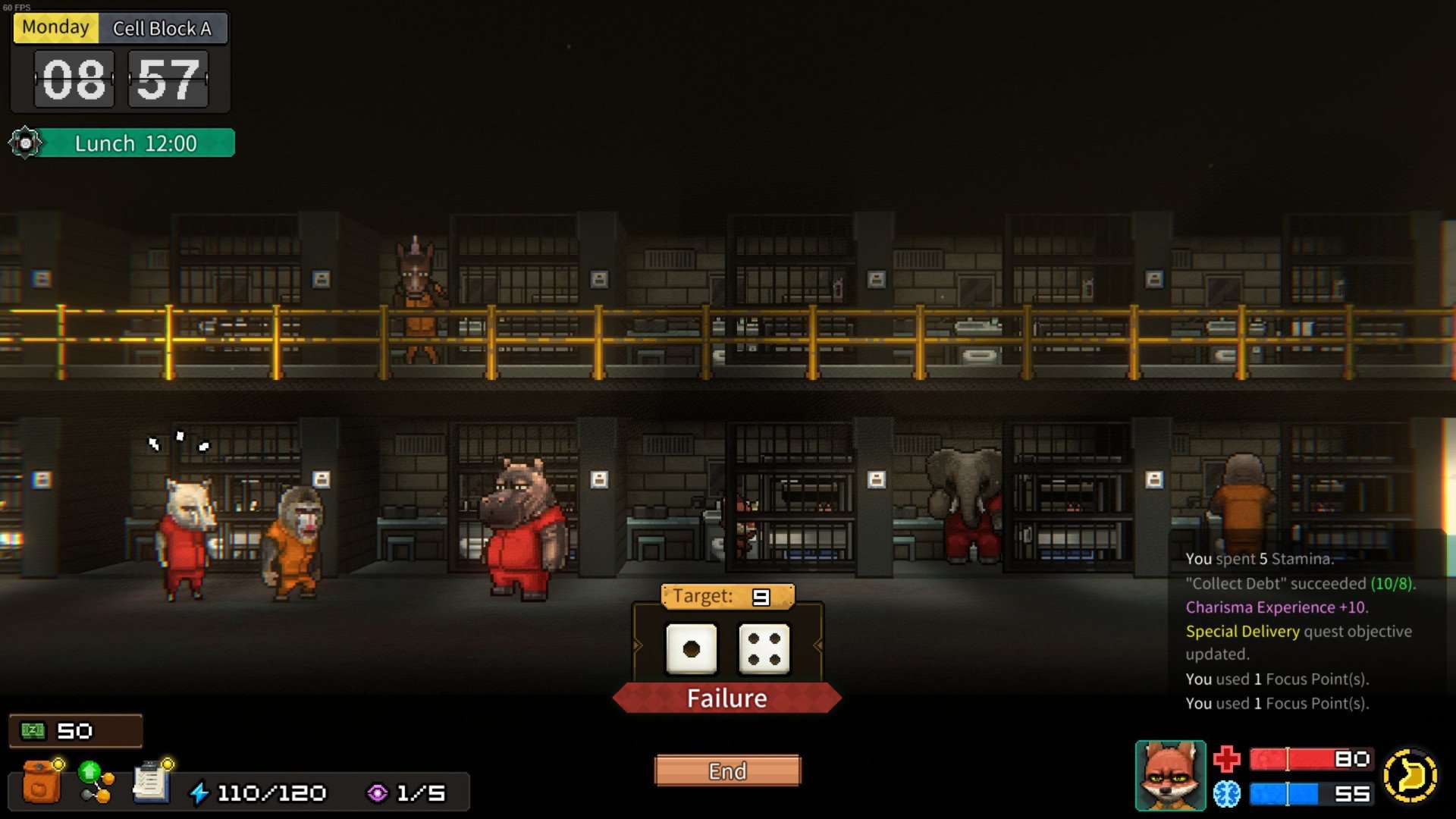Select the die showing four pips
1456x819 pixels.
point(764,649)
